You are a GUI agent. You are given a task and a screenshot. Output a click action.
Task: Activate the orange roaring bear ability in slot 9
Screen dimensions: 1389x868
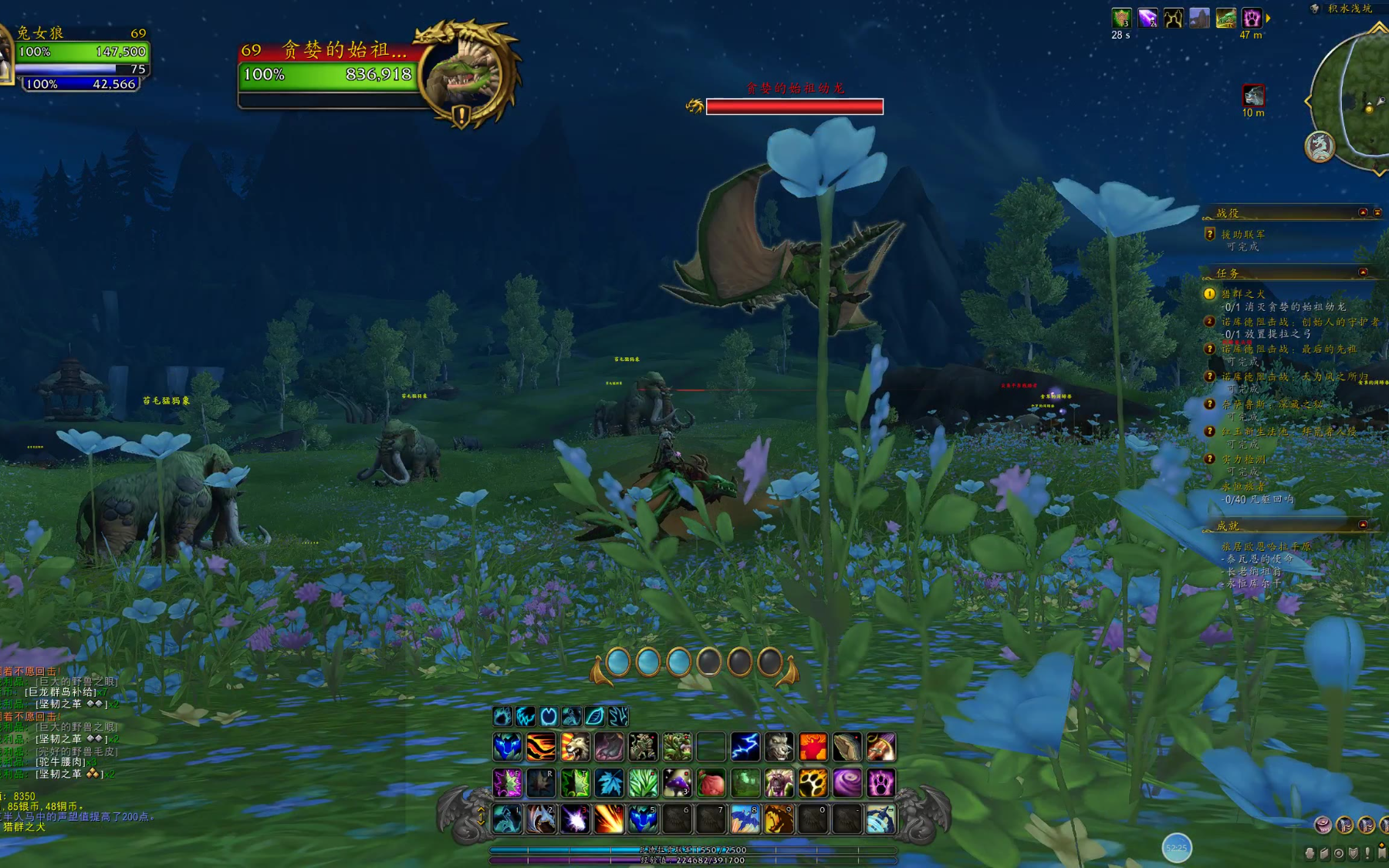tap(779, 819)
